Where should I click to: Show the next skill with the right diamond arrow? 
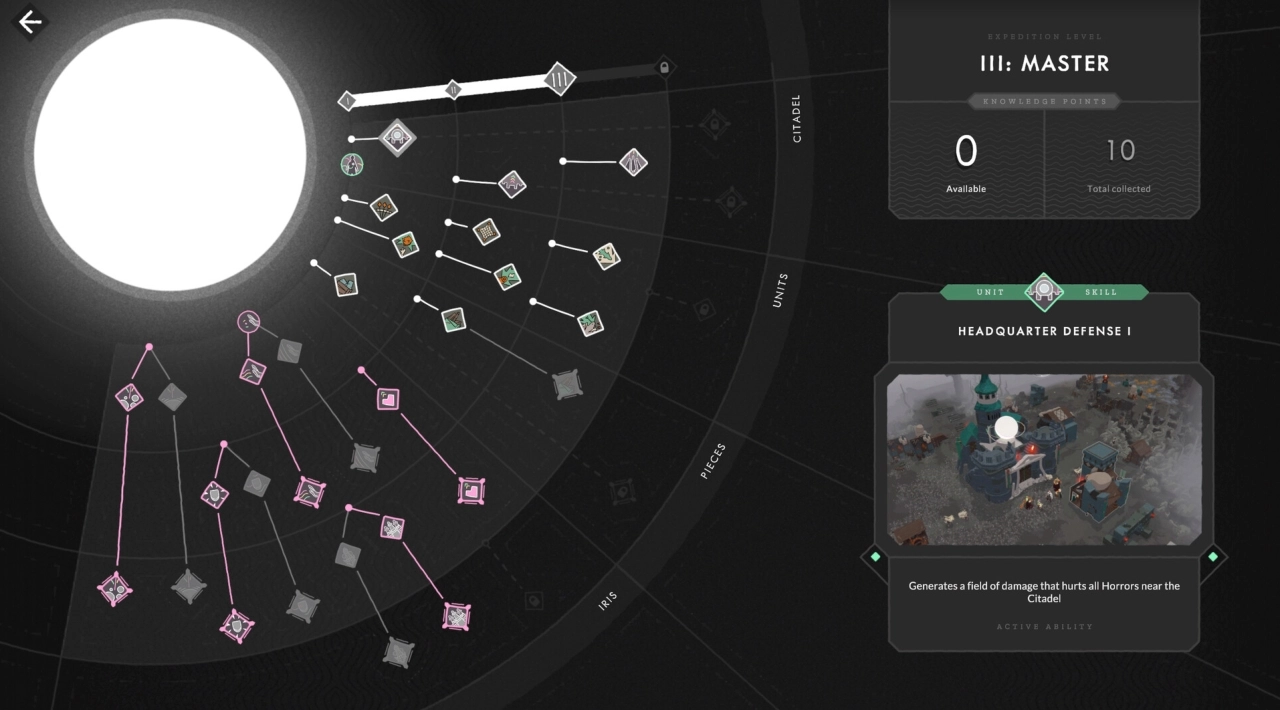tap(1213, 556)
